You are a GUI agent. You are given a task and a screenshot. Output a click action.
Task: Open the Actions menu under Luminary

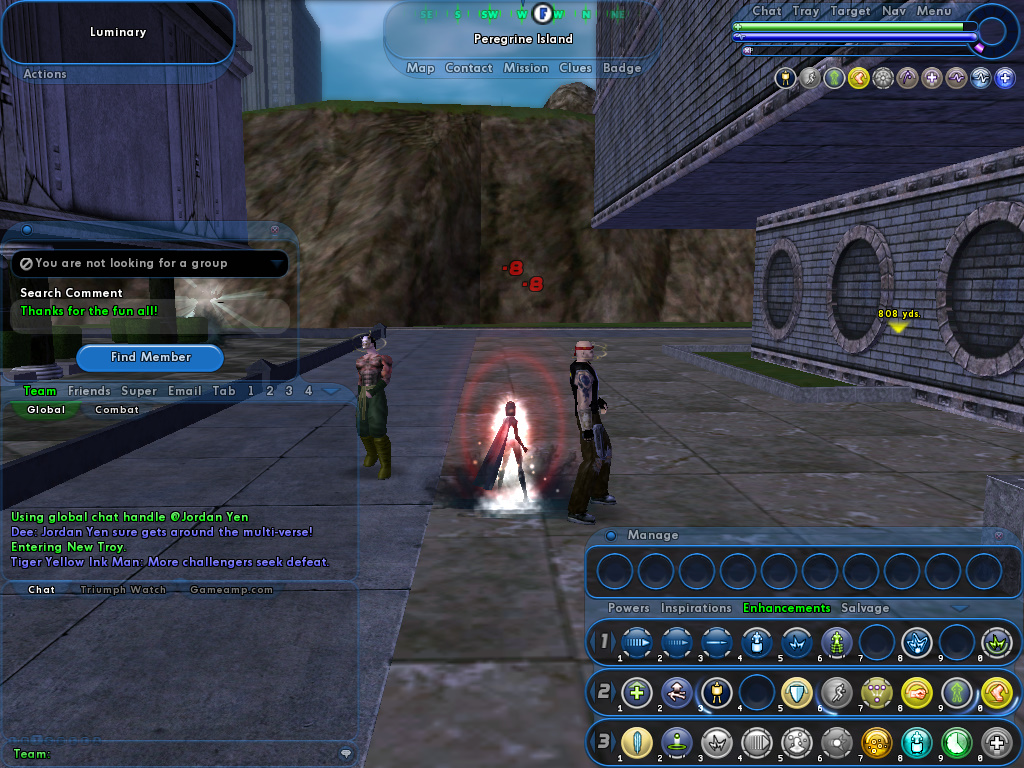coord(45,74)
